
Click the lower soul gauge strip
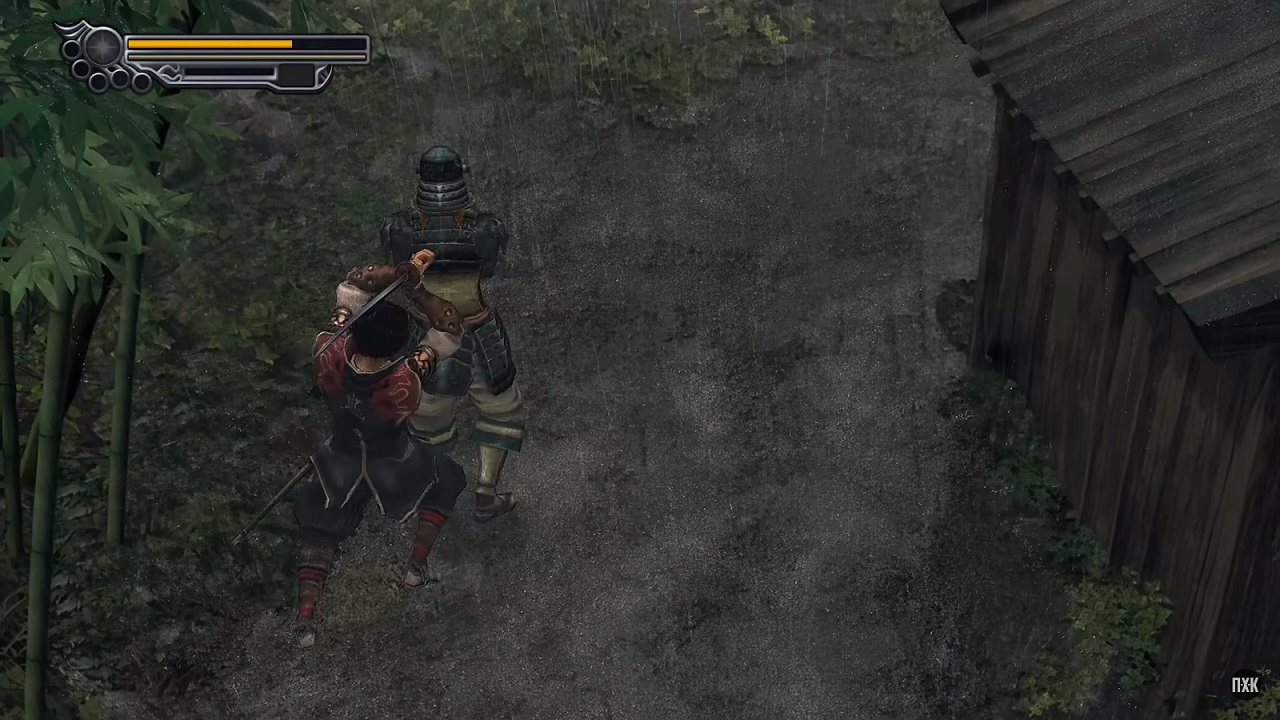tap(230, 72)
